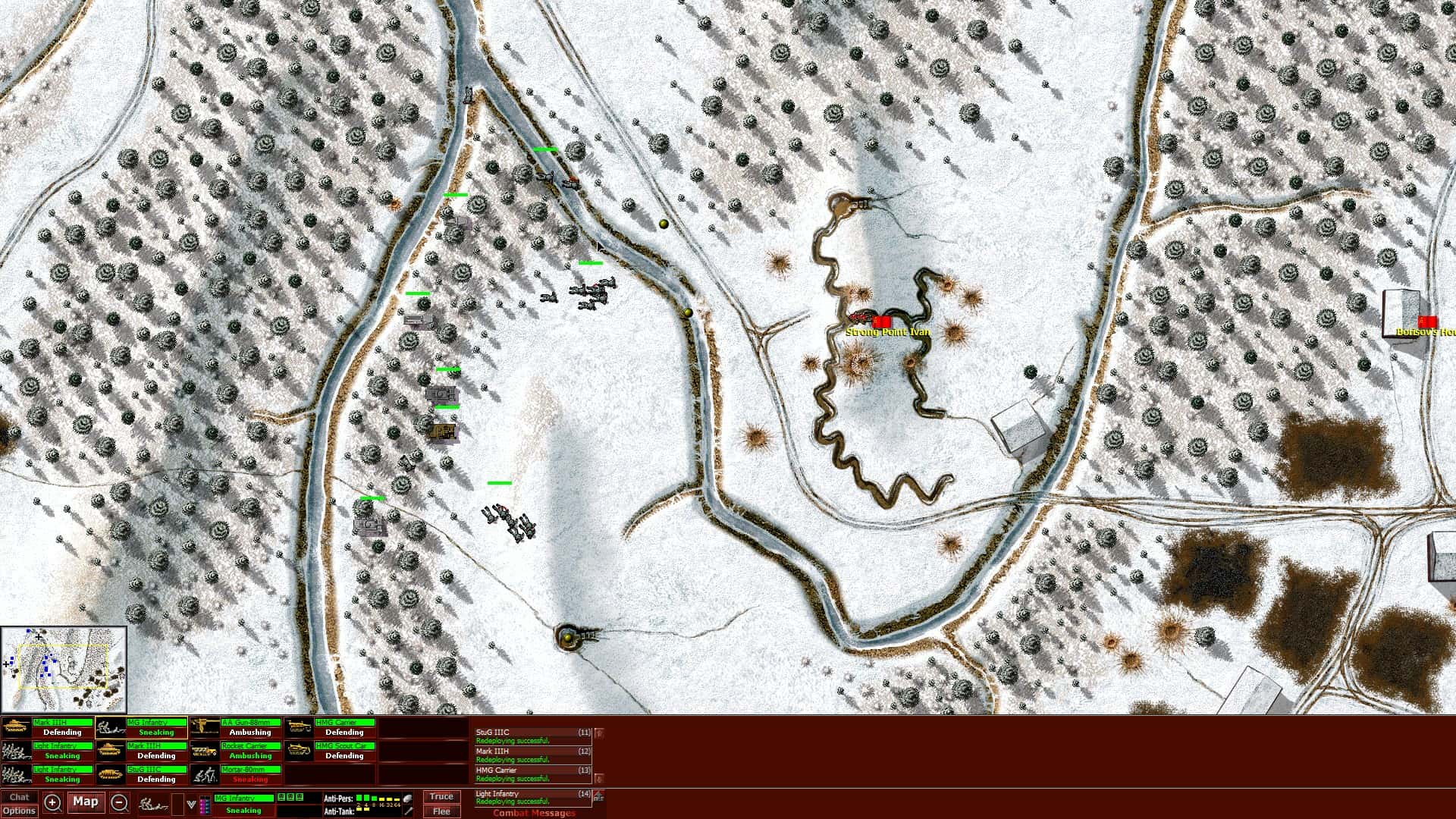Open the Options menu
This screenshot has width=1456, height=819.
(20, 811)
